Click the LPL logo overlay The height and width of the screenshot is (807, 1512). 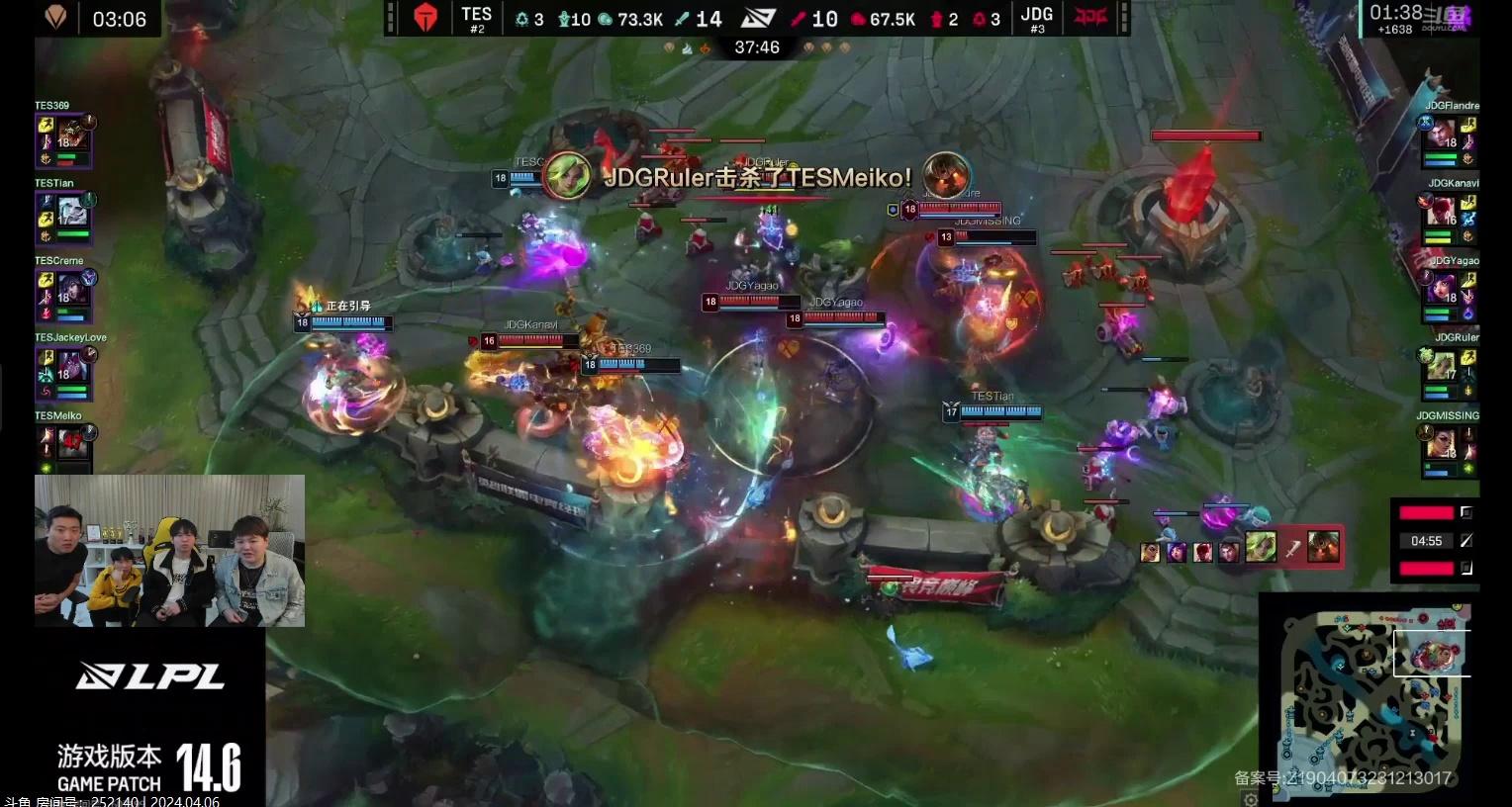click(x=150, y=677)
